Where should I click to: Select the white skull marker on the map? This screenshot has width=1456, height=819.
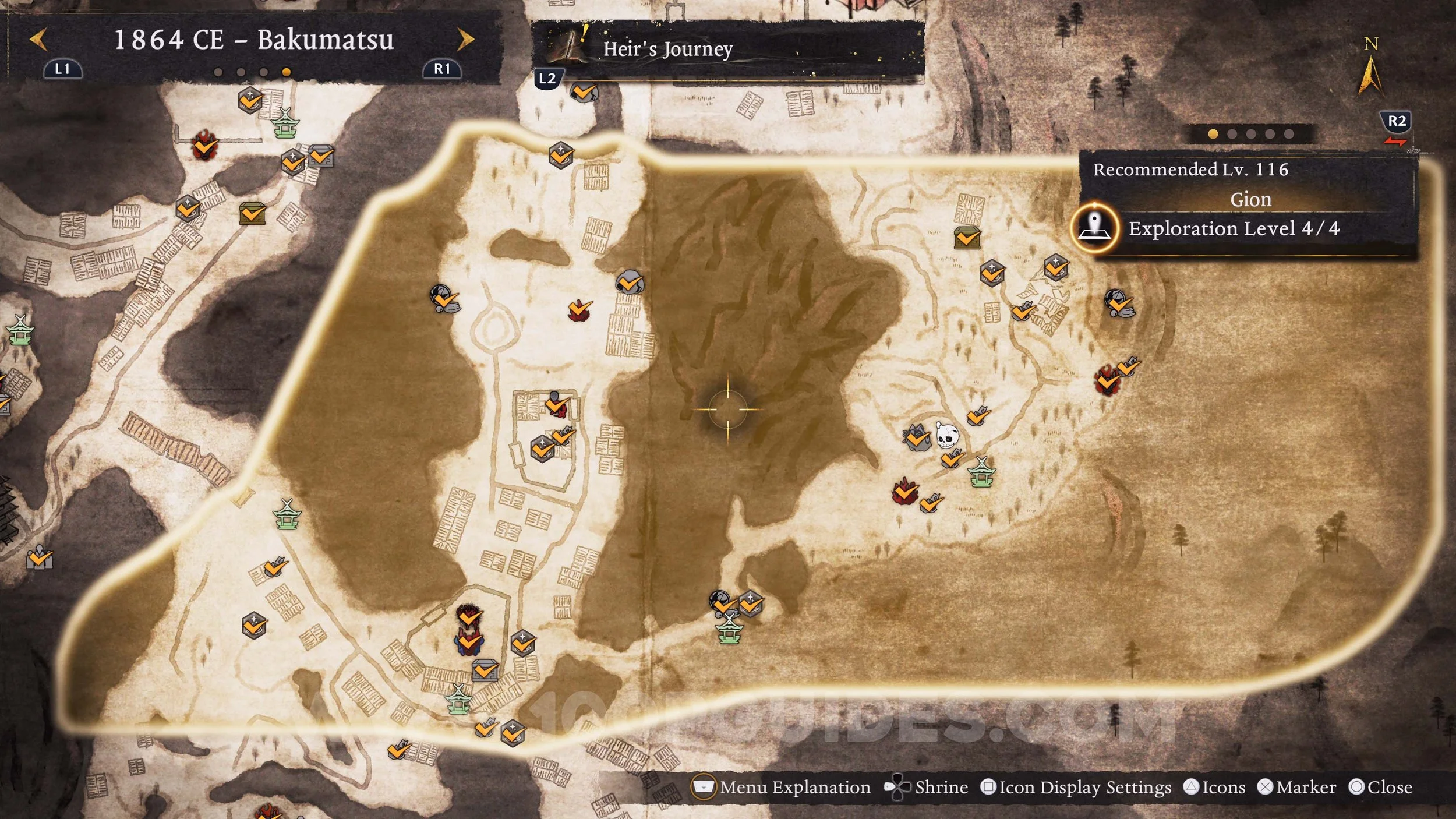[x=946, y=435]
